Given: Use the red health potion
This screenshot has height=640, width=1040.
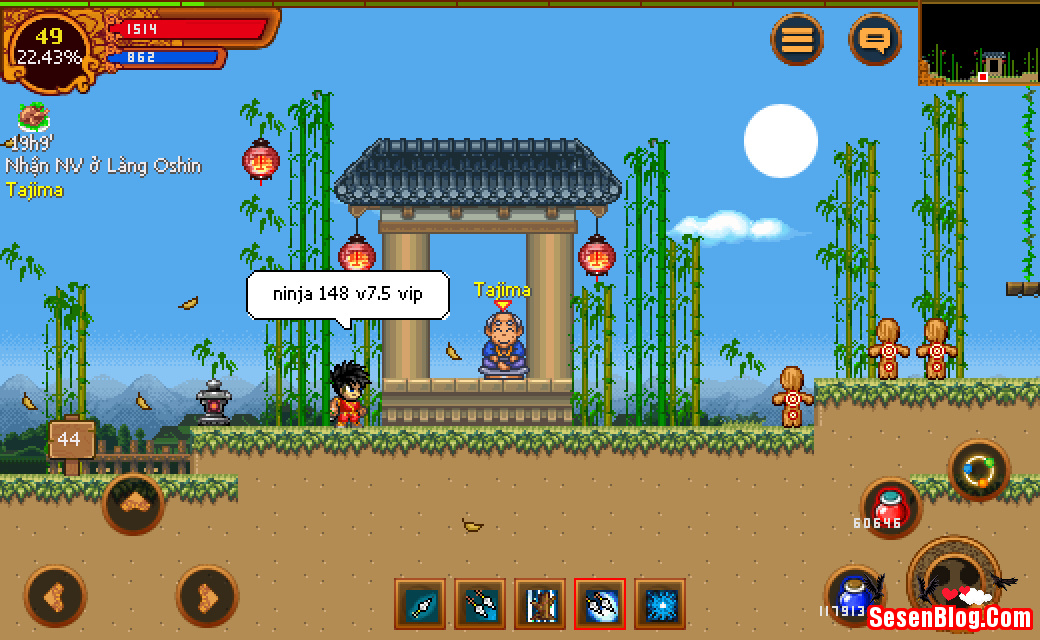Looking at the screenshot, I should click(x=889, y=505).
